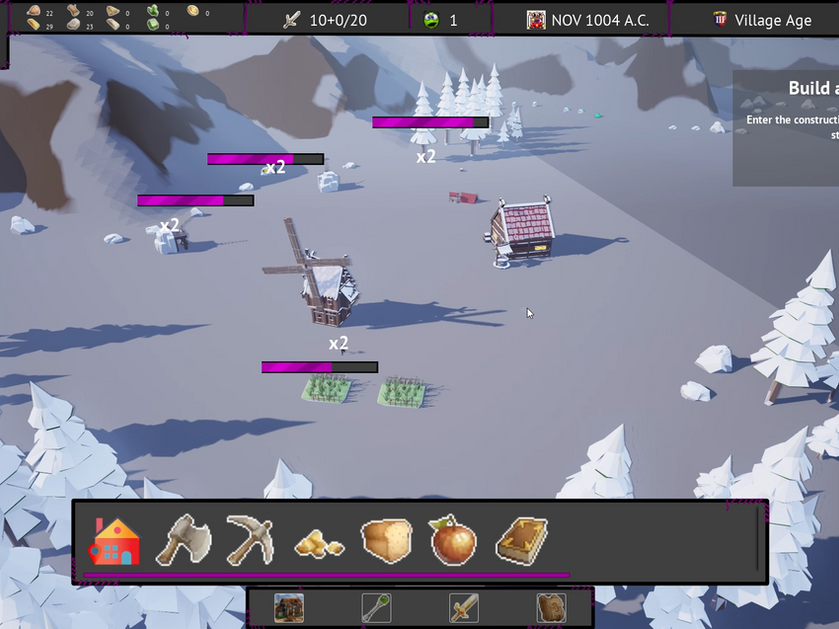Pick the bread loaf category
Screen dimensions: 839x629
click(x=386, y=540)
